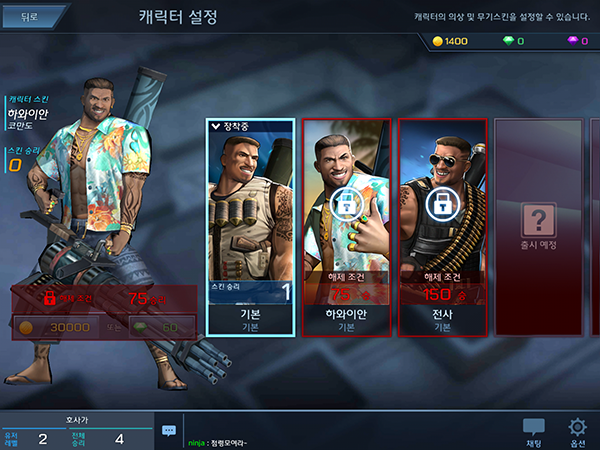Click the small chat bubble icon
This screenshot has height=450, width=600.
[x=168, y=430]
